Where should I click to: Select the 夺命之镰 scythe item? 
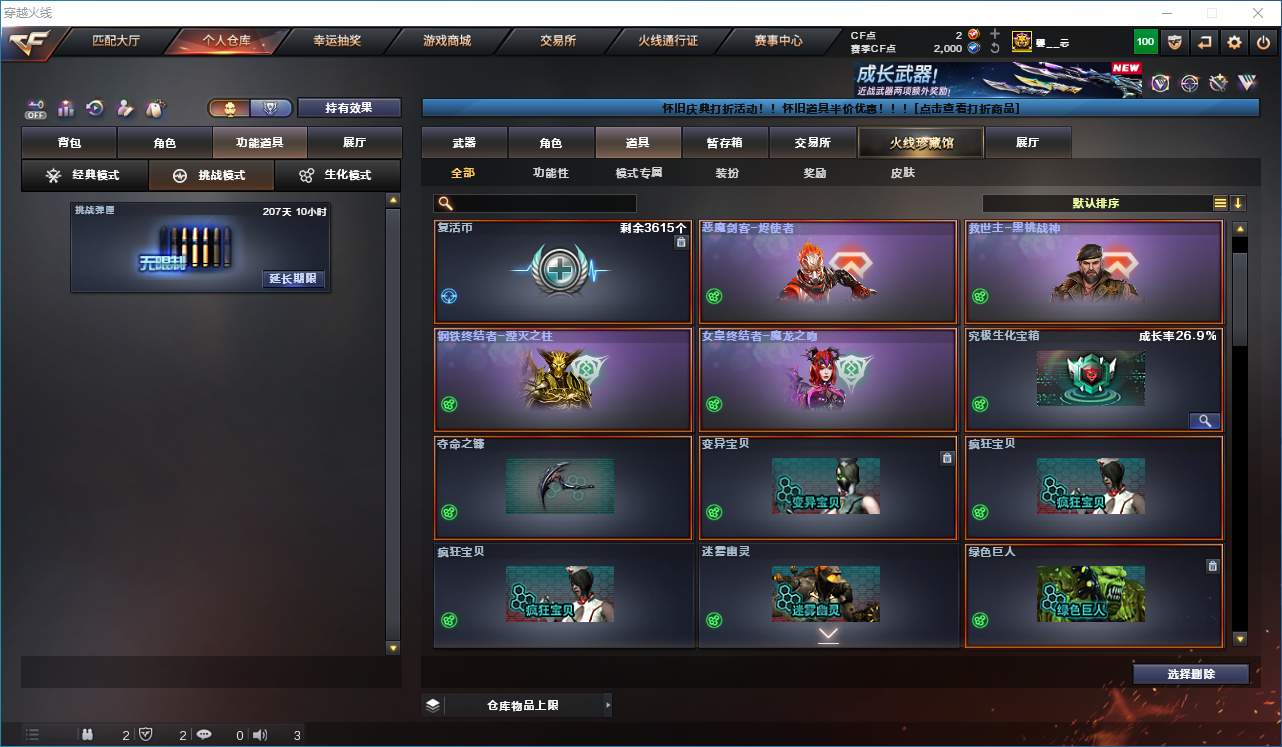click(x=563, y=487)
